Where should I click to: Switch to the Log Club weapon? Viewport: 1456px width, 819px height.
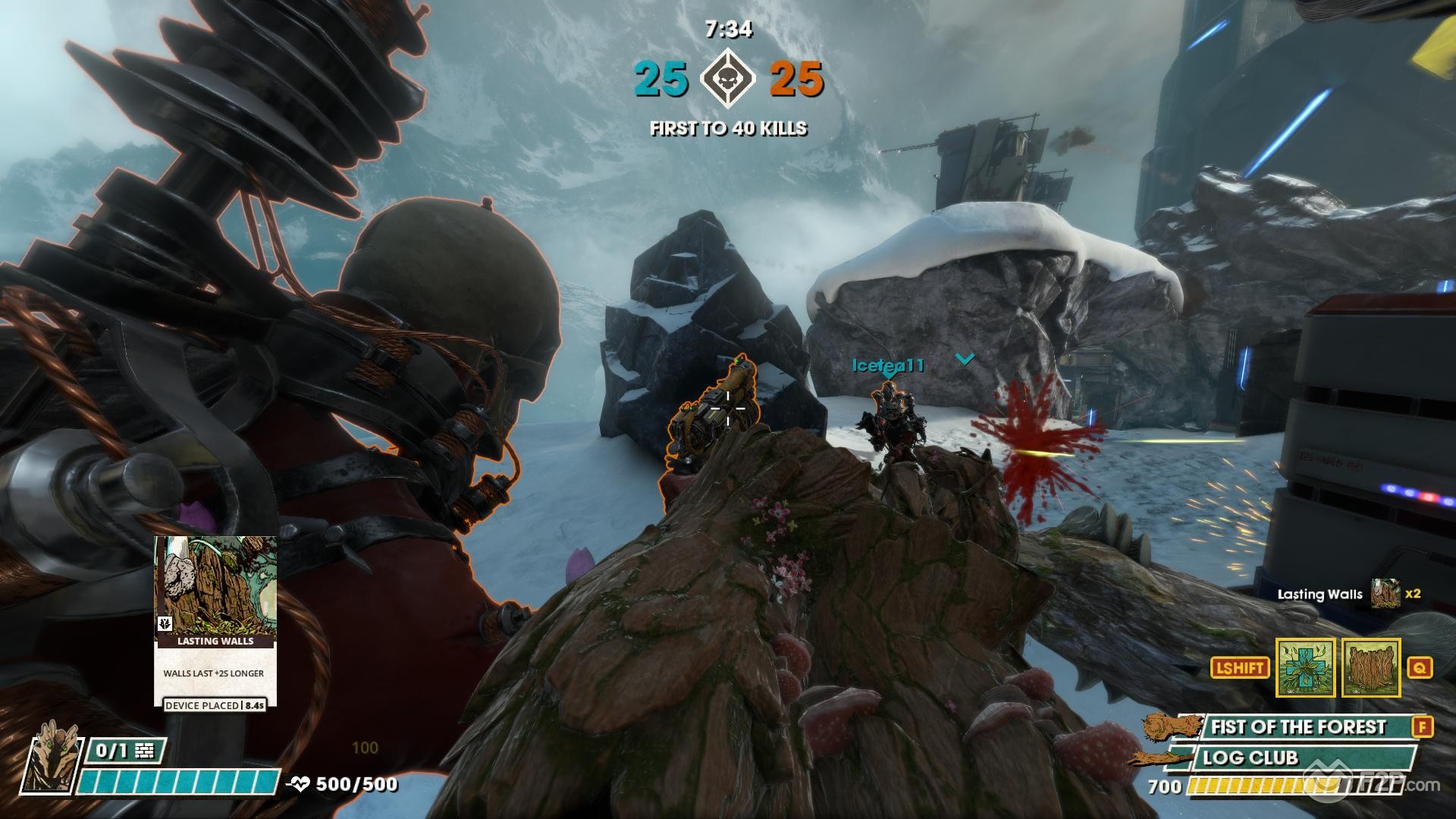[1289, 758]
